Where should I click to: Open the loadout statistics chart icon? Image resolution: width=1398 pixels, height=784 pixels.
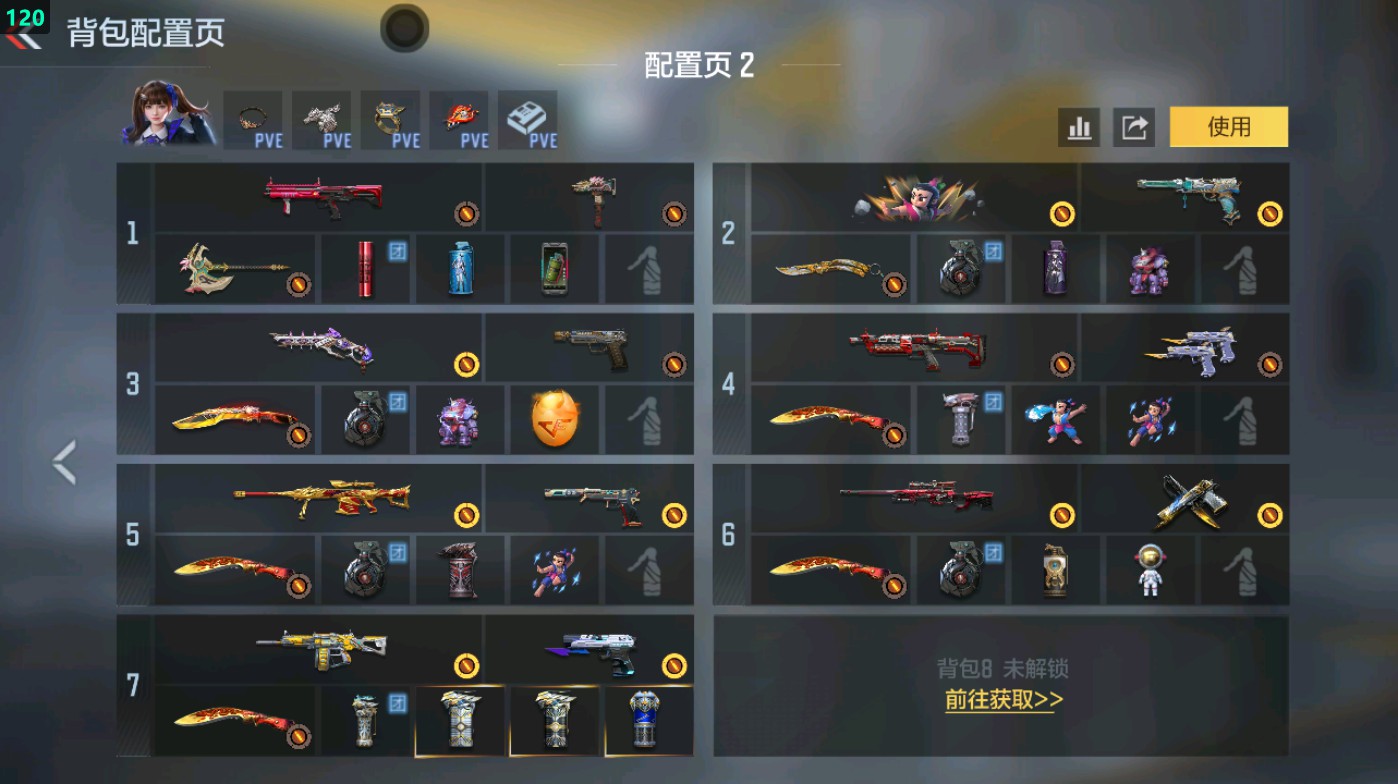point(1079,127)
